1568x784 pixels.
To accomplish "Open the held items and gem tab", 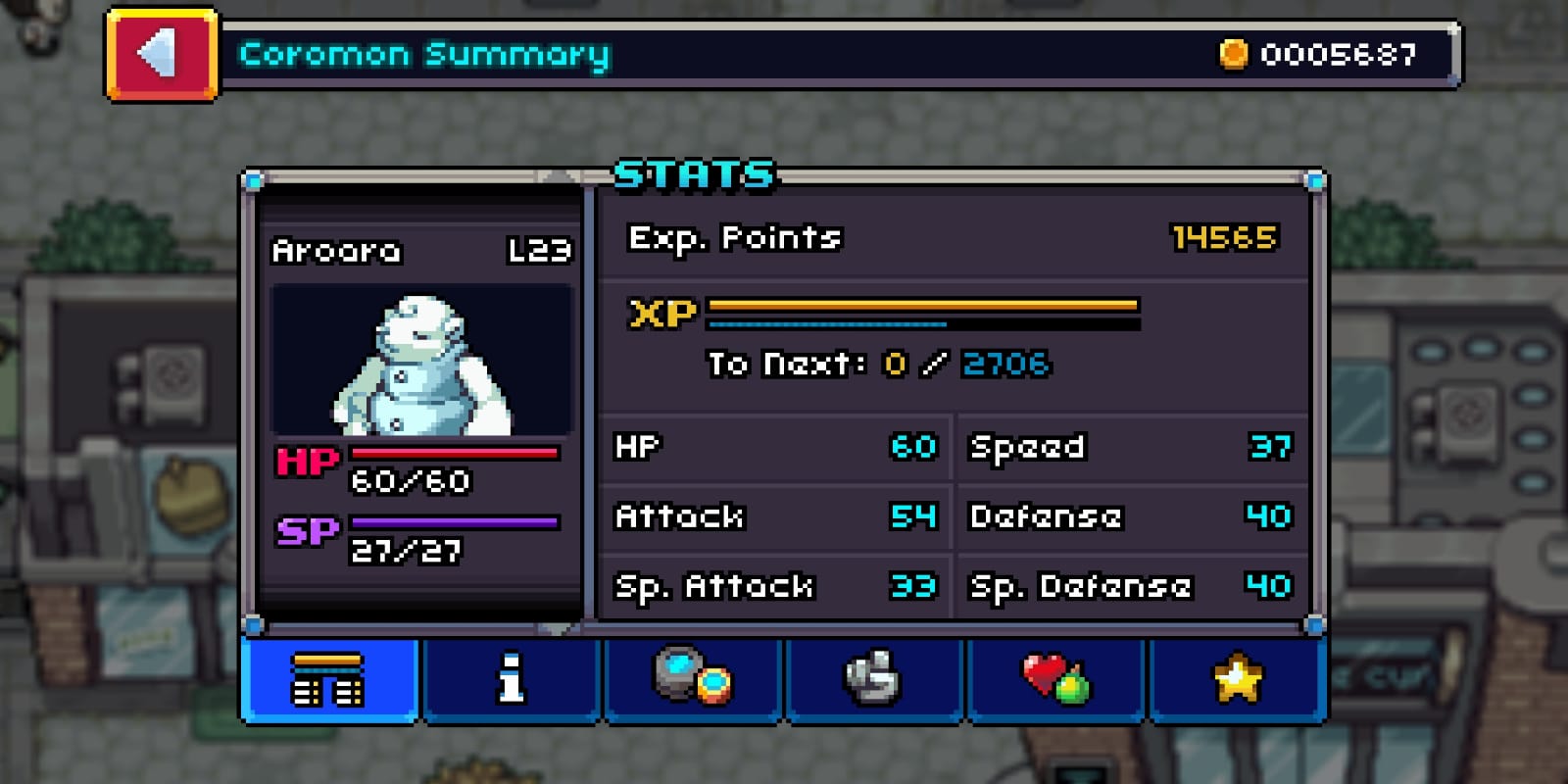I will (x=693, y=681).
